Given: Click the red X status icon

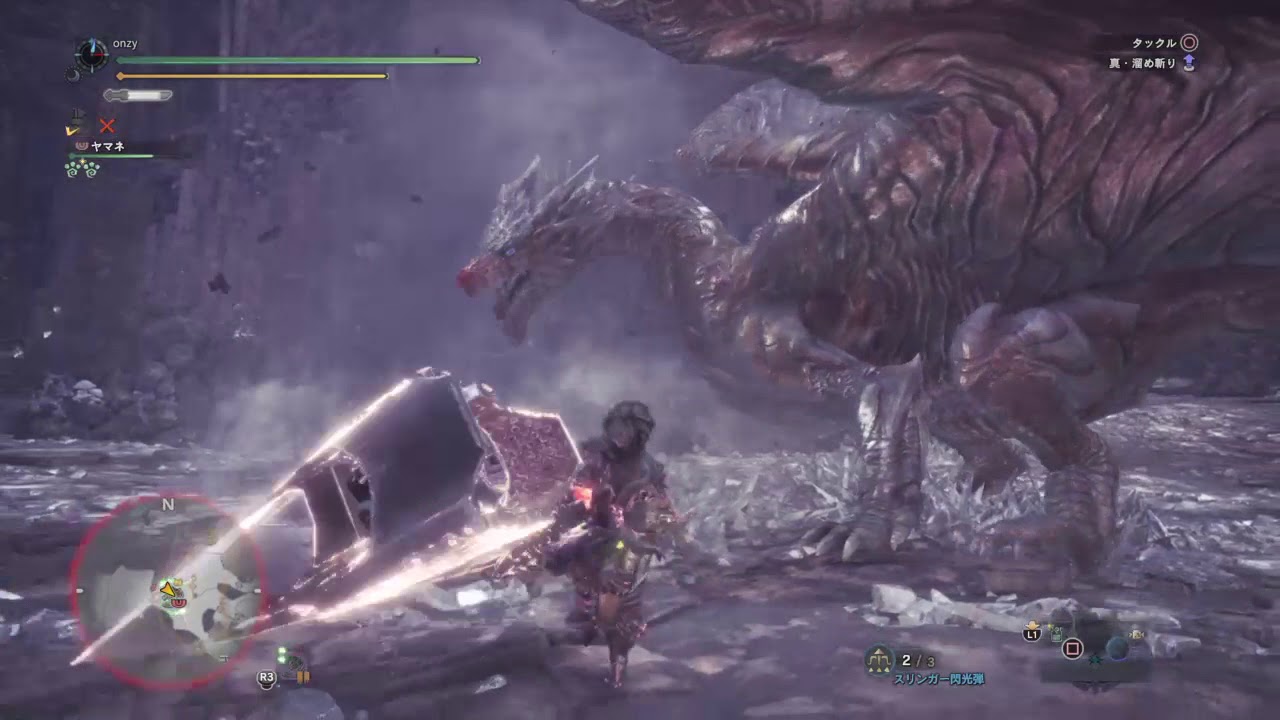Looking at the screenshot, I should 107,126.
